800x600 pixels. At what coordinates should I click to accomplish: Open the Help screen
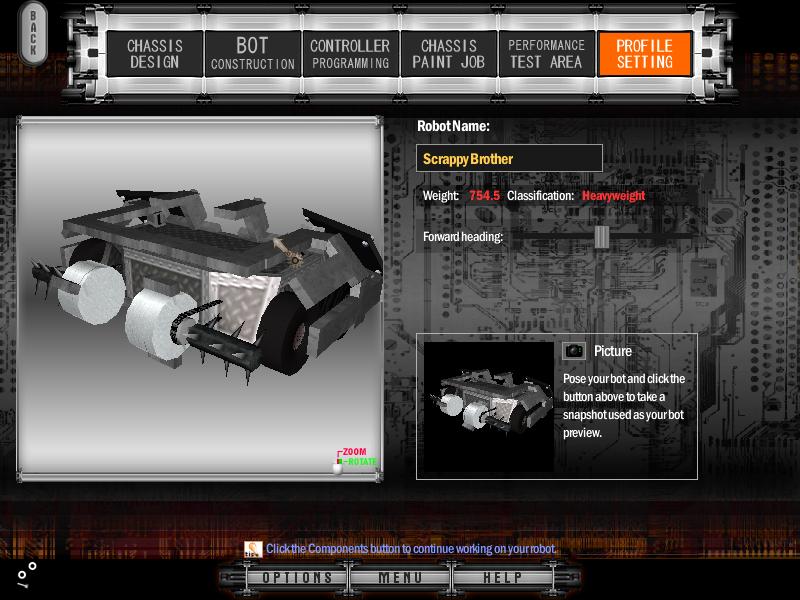[502, 578]
